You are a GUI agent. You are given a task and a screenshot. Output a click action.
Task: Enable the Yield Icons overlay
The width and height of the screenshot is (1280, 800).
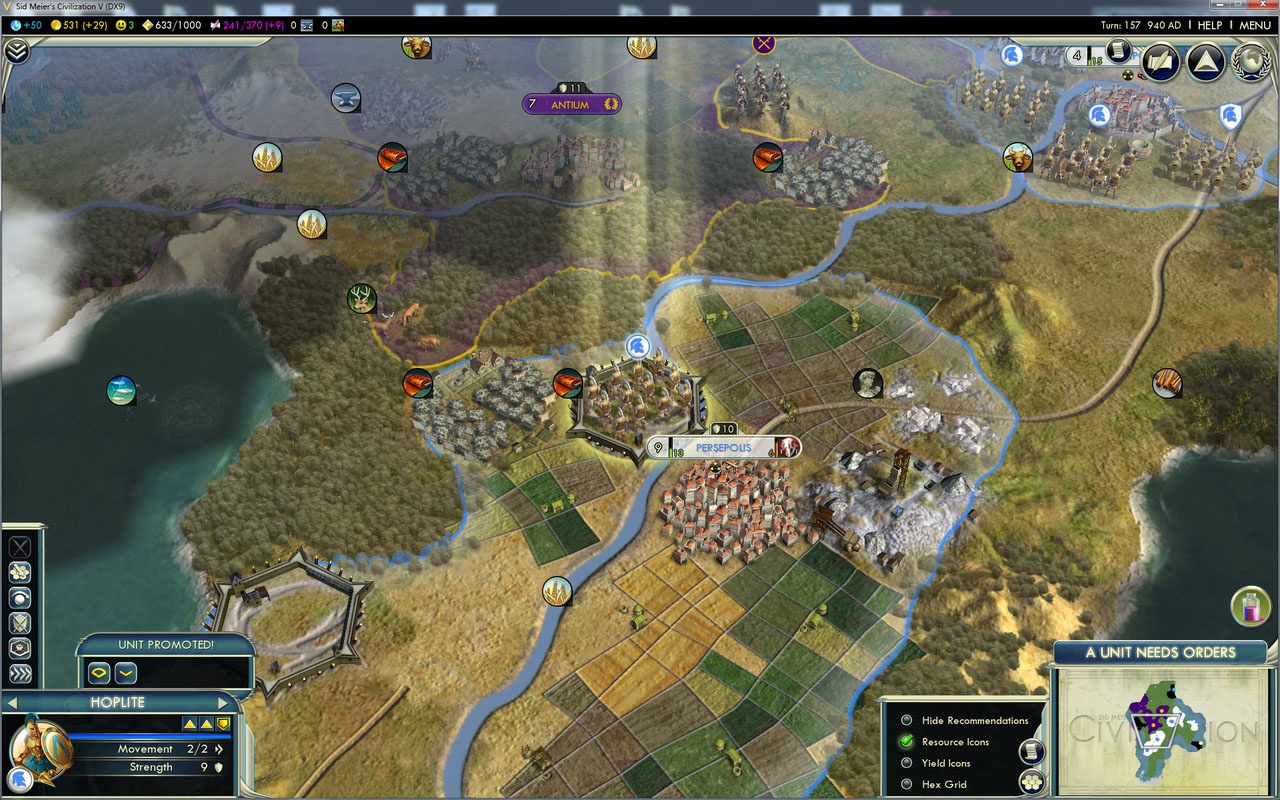[x=907, y=762]
